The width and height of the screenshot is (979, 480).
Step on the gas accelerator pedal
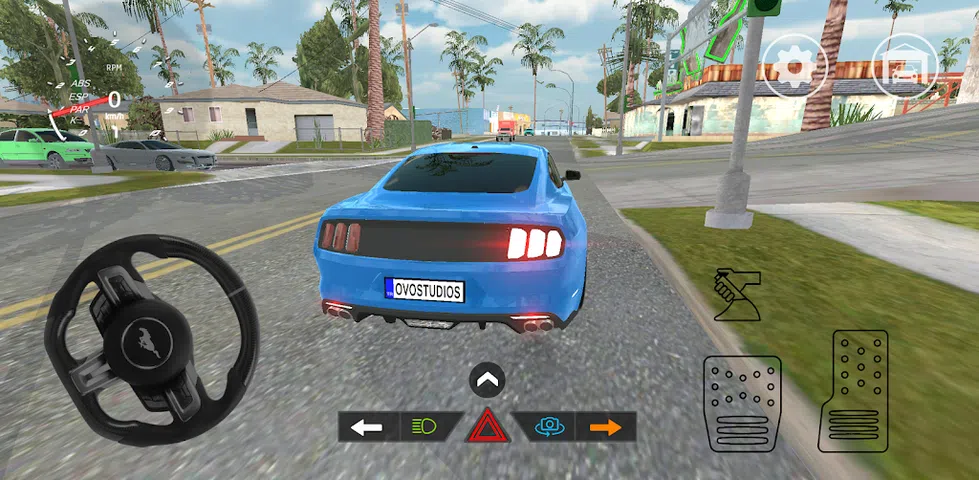(x=853, y=391)
